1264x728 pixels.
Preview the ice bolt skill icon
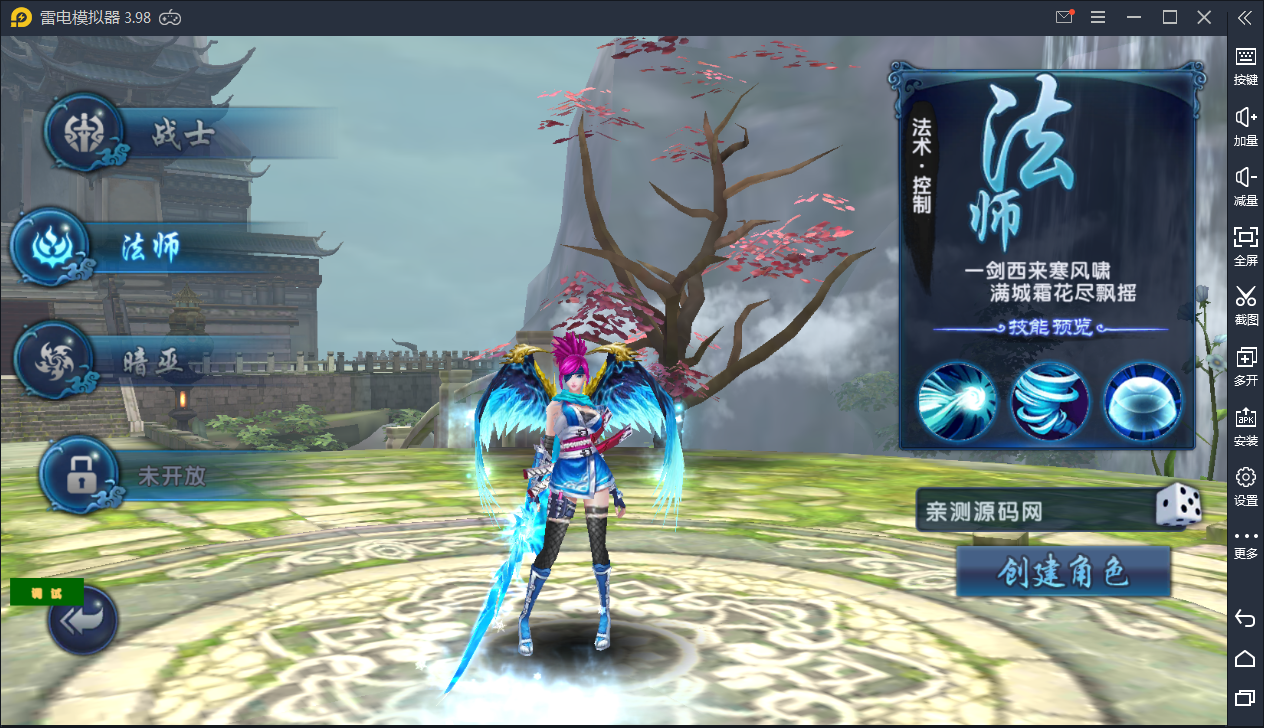tap(957, 401)
